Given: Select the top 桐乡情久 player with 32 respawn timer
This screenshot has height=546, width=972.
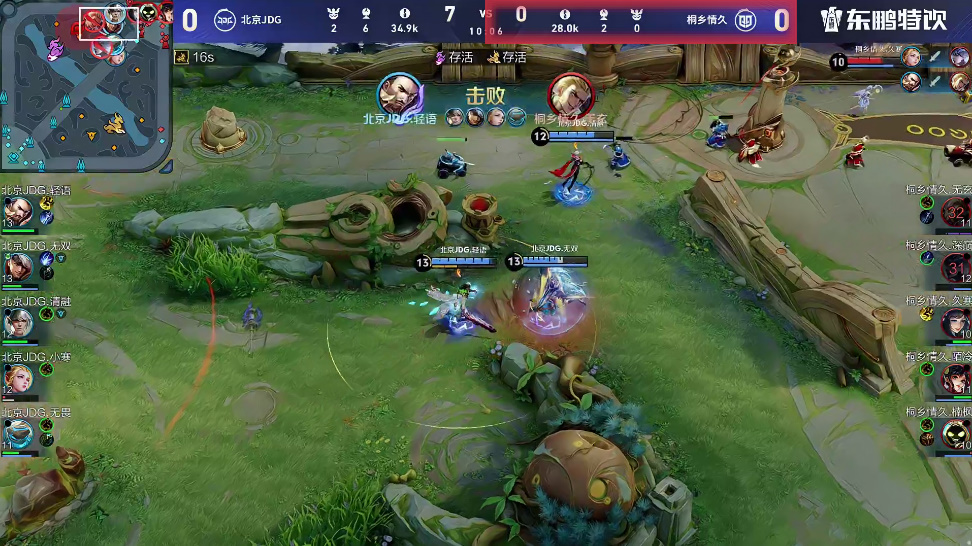Looking at the screenshot, I should (x=955, y=212).
